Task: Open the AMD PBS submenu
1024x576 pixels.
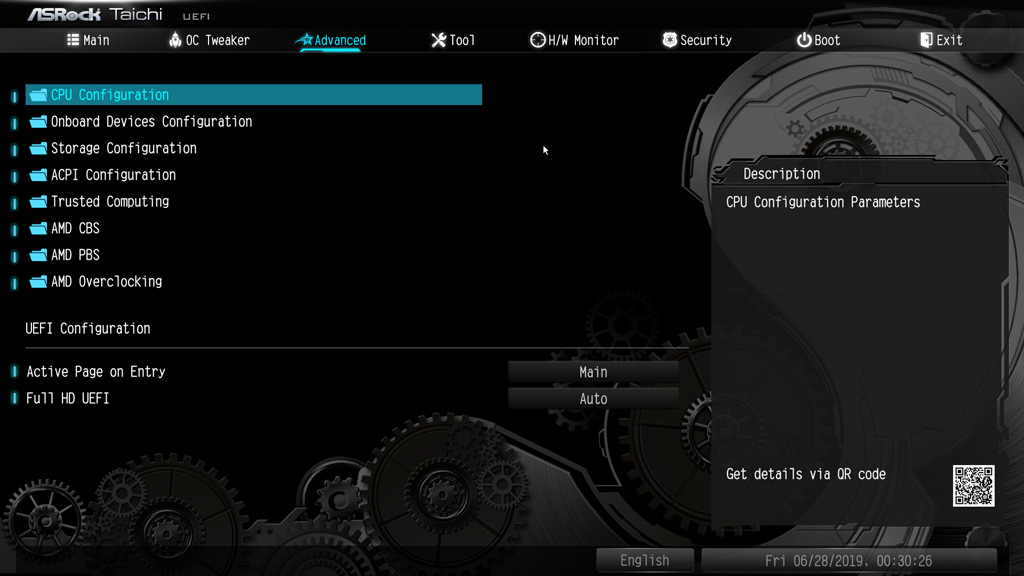Action: pos(75,255)
